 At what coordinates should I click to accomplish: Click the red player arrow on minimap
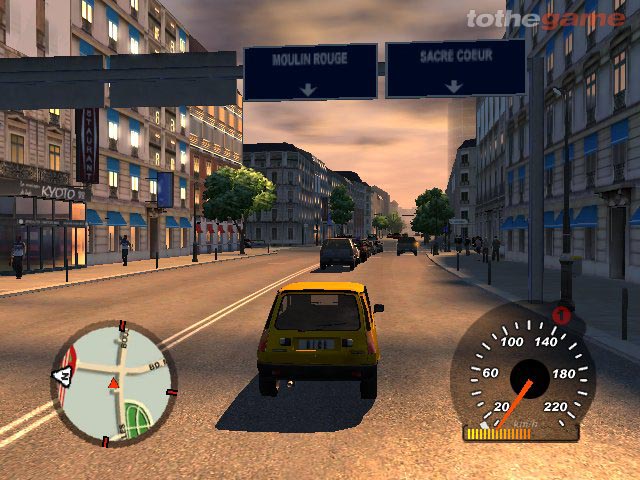coord(113,383)
